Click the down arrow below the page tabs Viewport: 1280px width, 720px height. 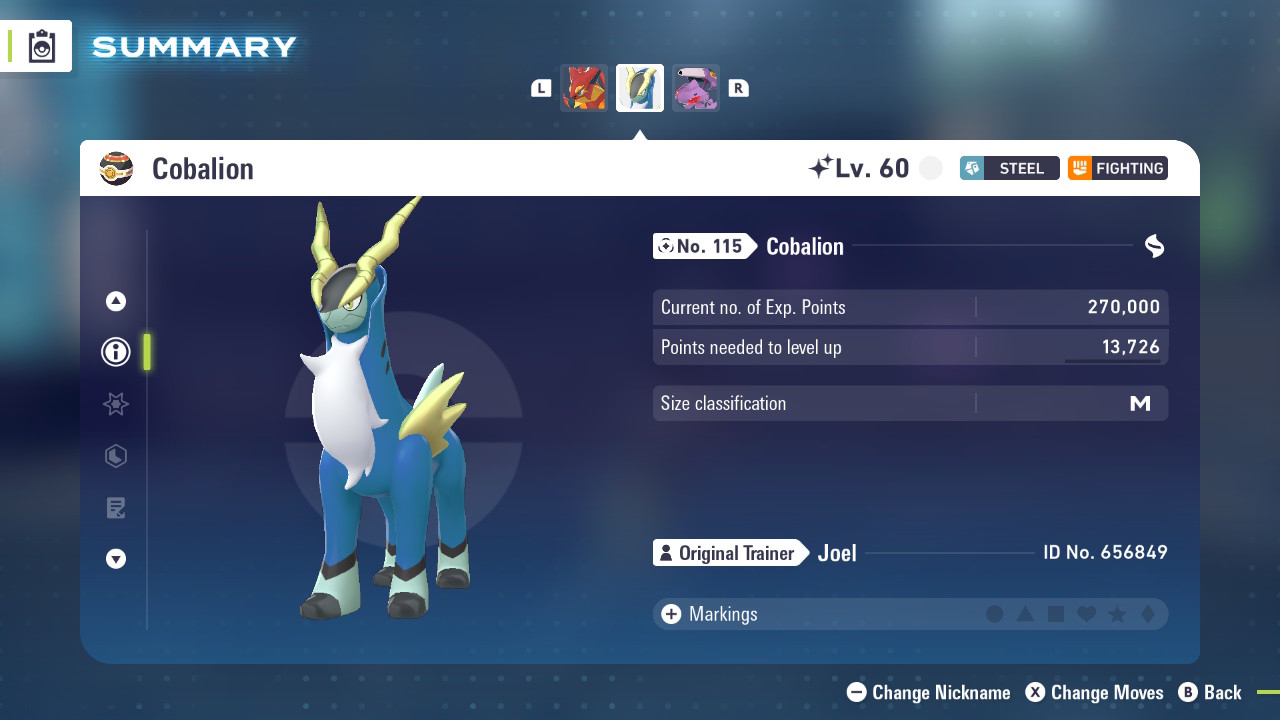[116, 559]
